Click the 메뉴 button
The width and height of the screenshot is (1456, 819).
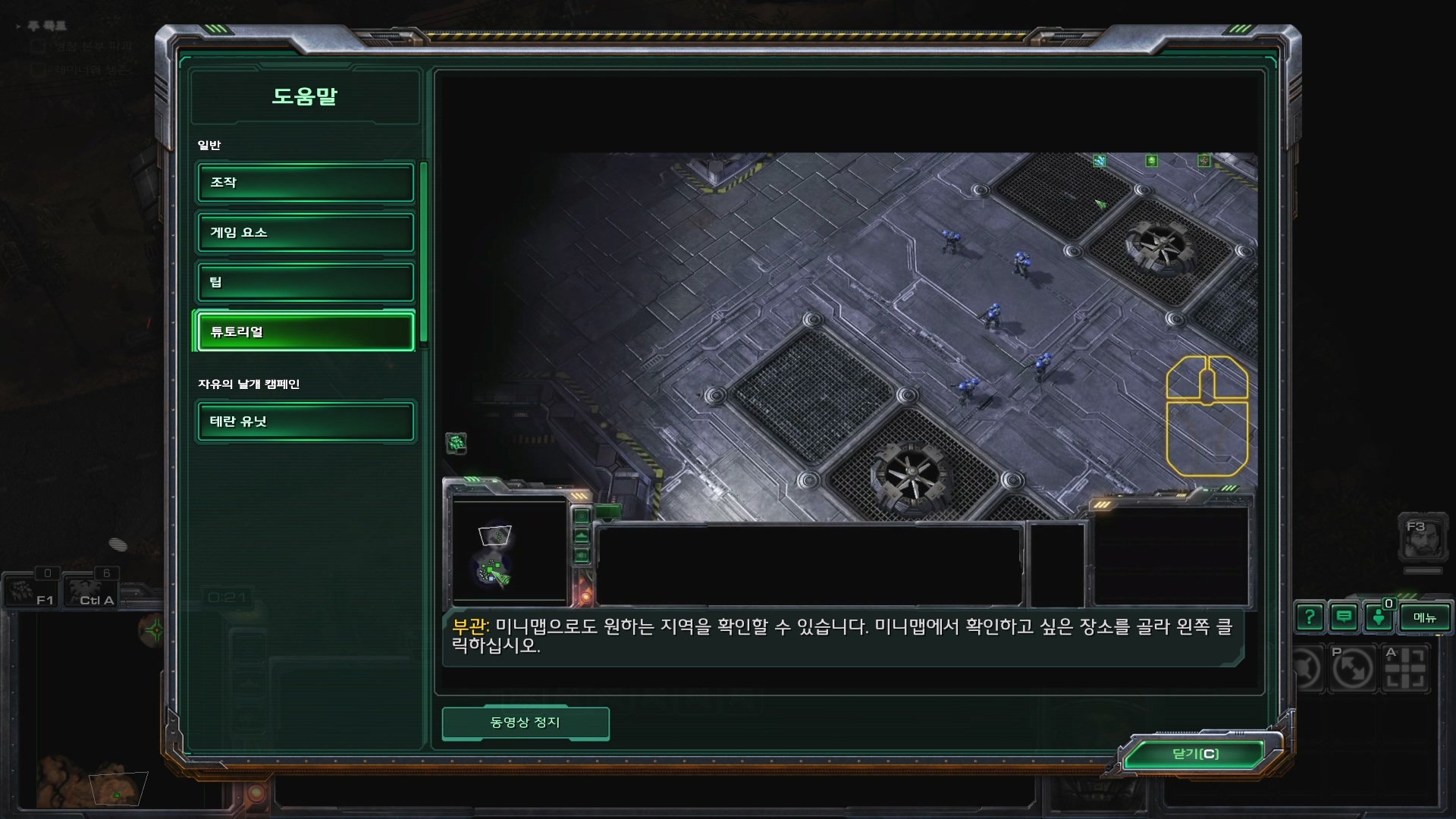(1424, 618)
